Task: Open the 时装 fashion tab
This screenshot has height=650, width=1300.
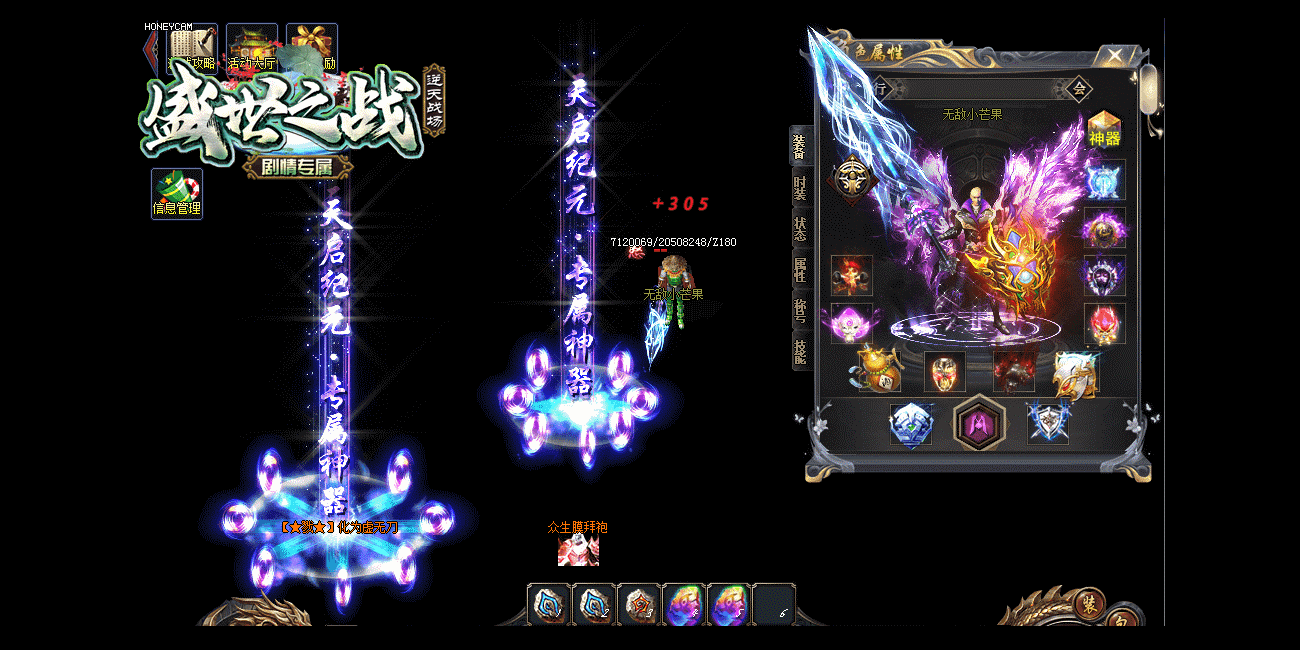Action: point(800,188)
